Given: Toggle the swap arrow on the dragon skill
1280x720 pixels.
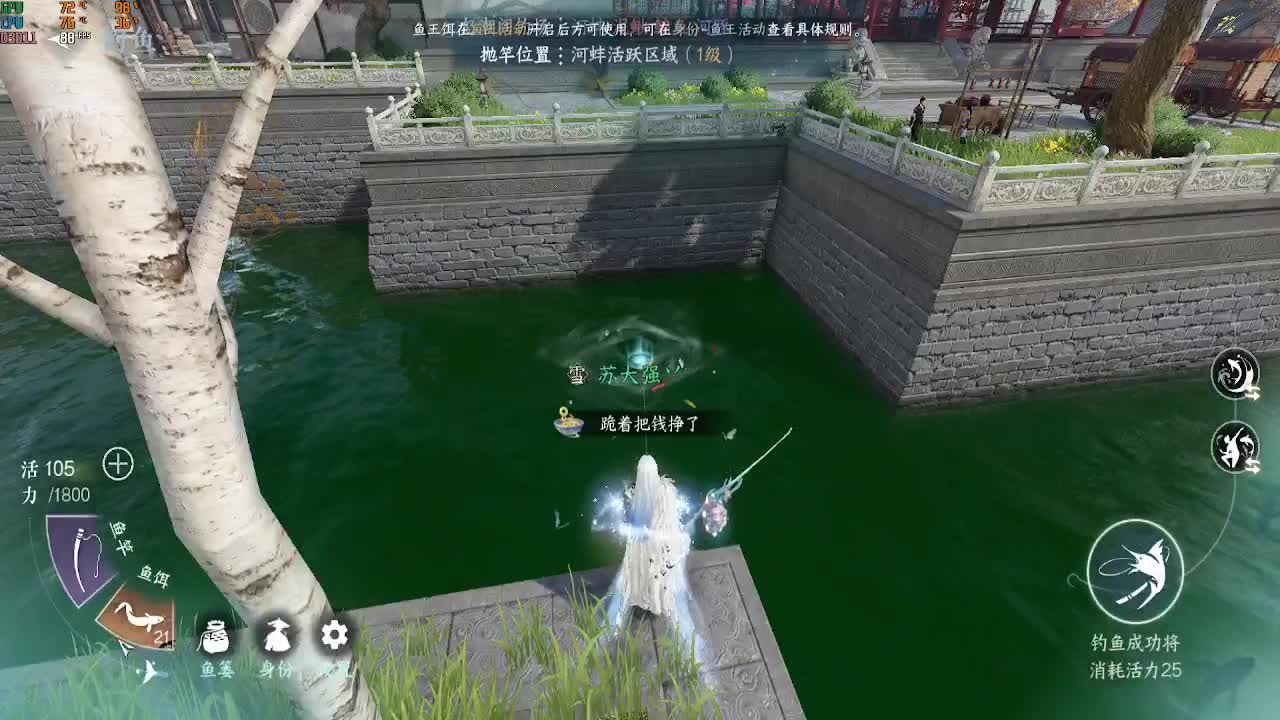Looking at the screenshot, I should [x=1253, y=393].
